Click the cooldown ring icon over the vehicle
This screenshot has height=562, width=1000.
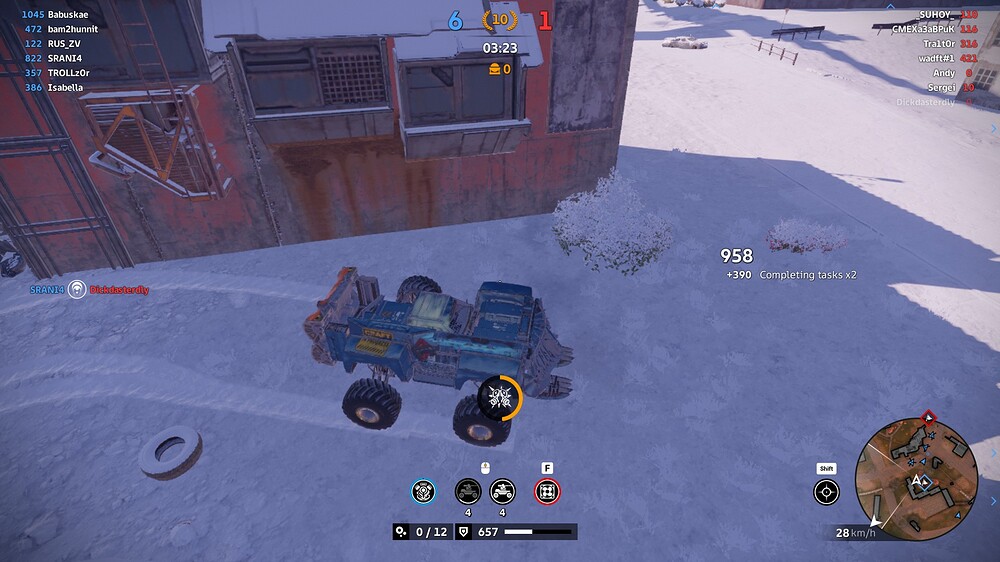(x=499, y=398)
